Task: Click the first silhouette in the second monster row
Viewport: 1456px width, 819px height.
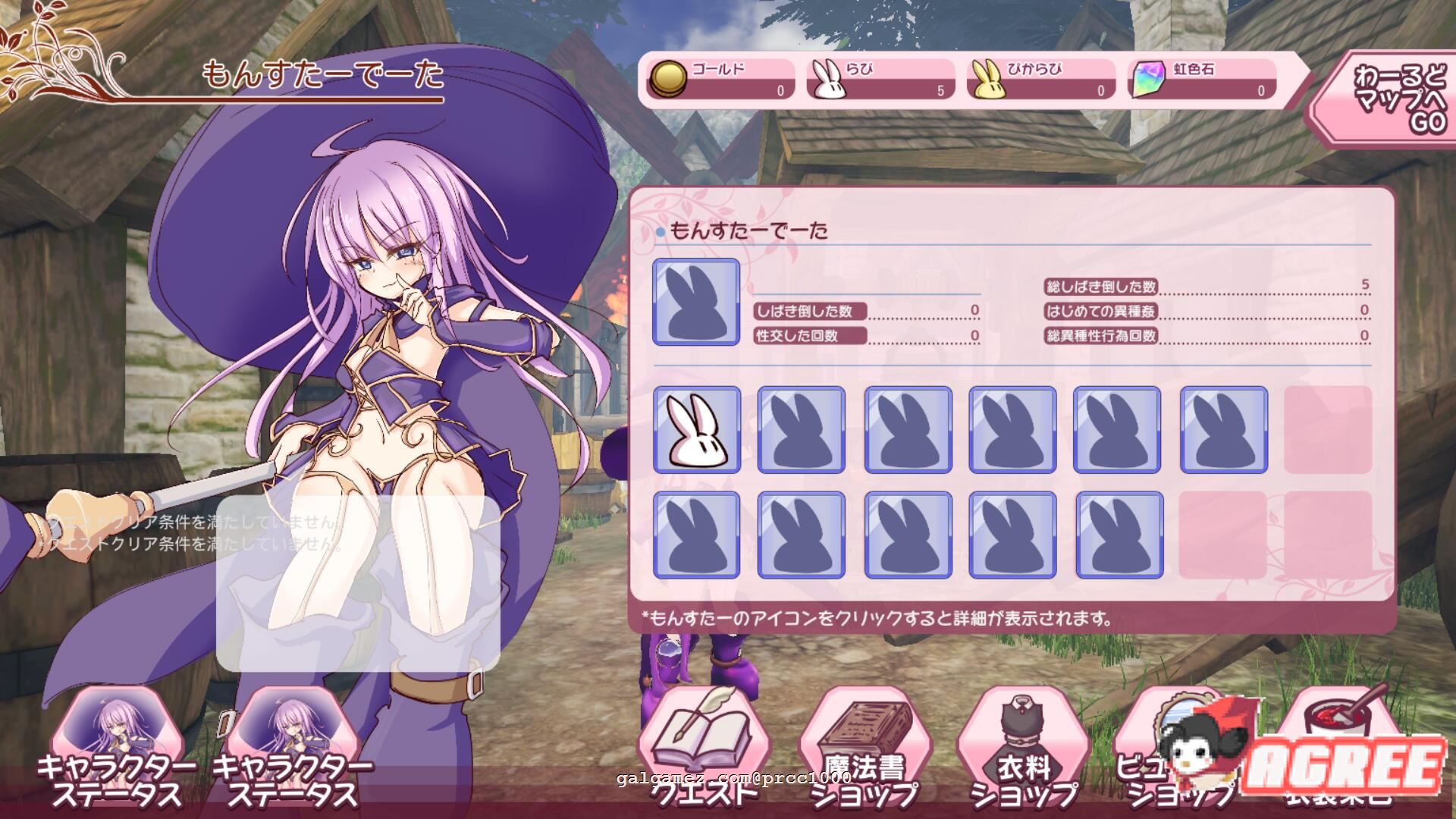Action: (698, 536)
